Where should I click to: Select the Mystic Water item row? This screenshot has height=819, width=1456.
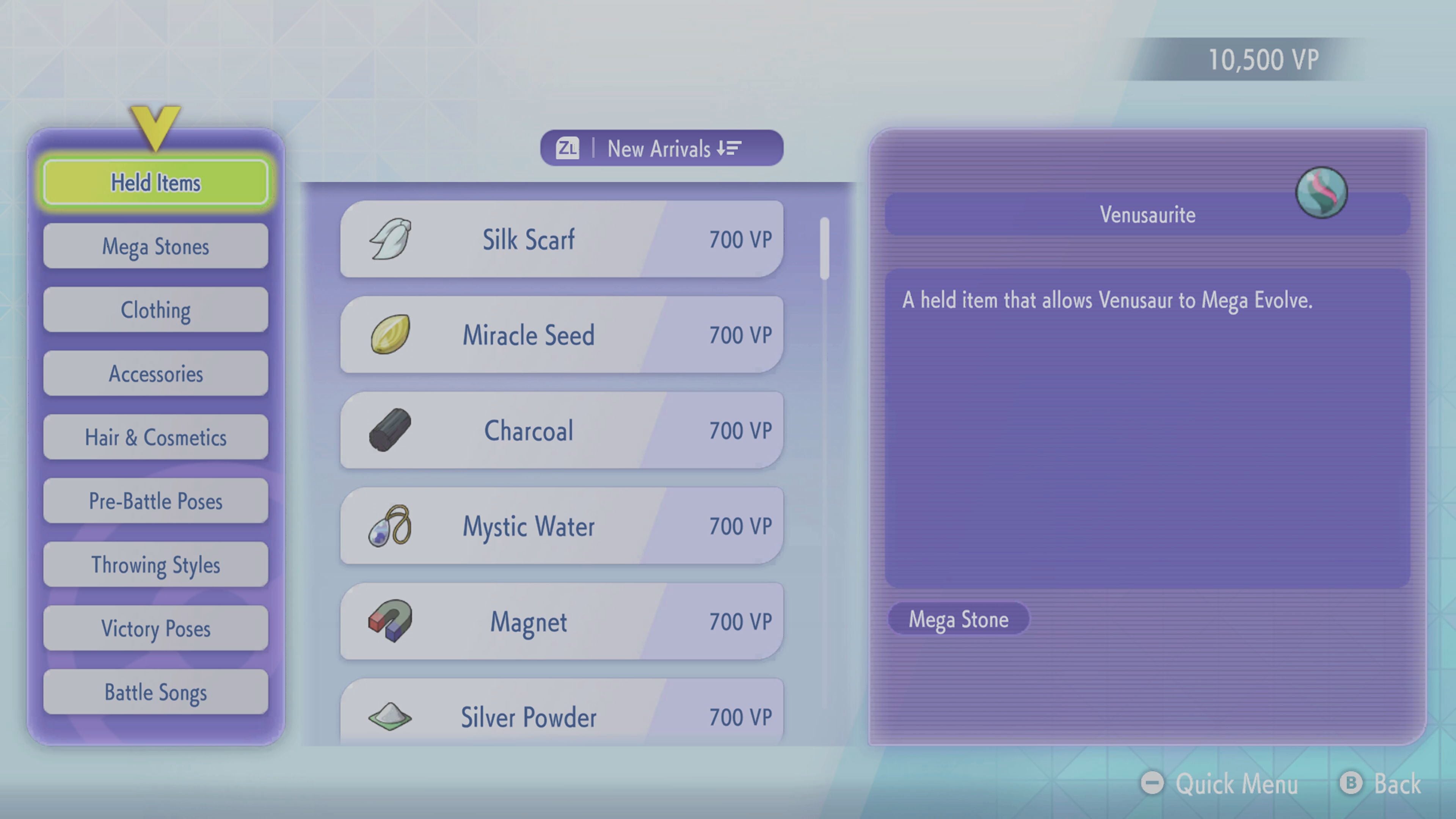coord(561,526)
